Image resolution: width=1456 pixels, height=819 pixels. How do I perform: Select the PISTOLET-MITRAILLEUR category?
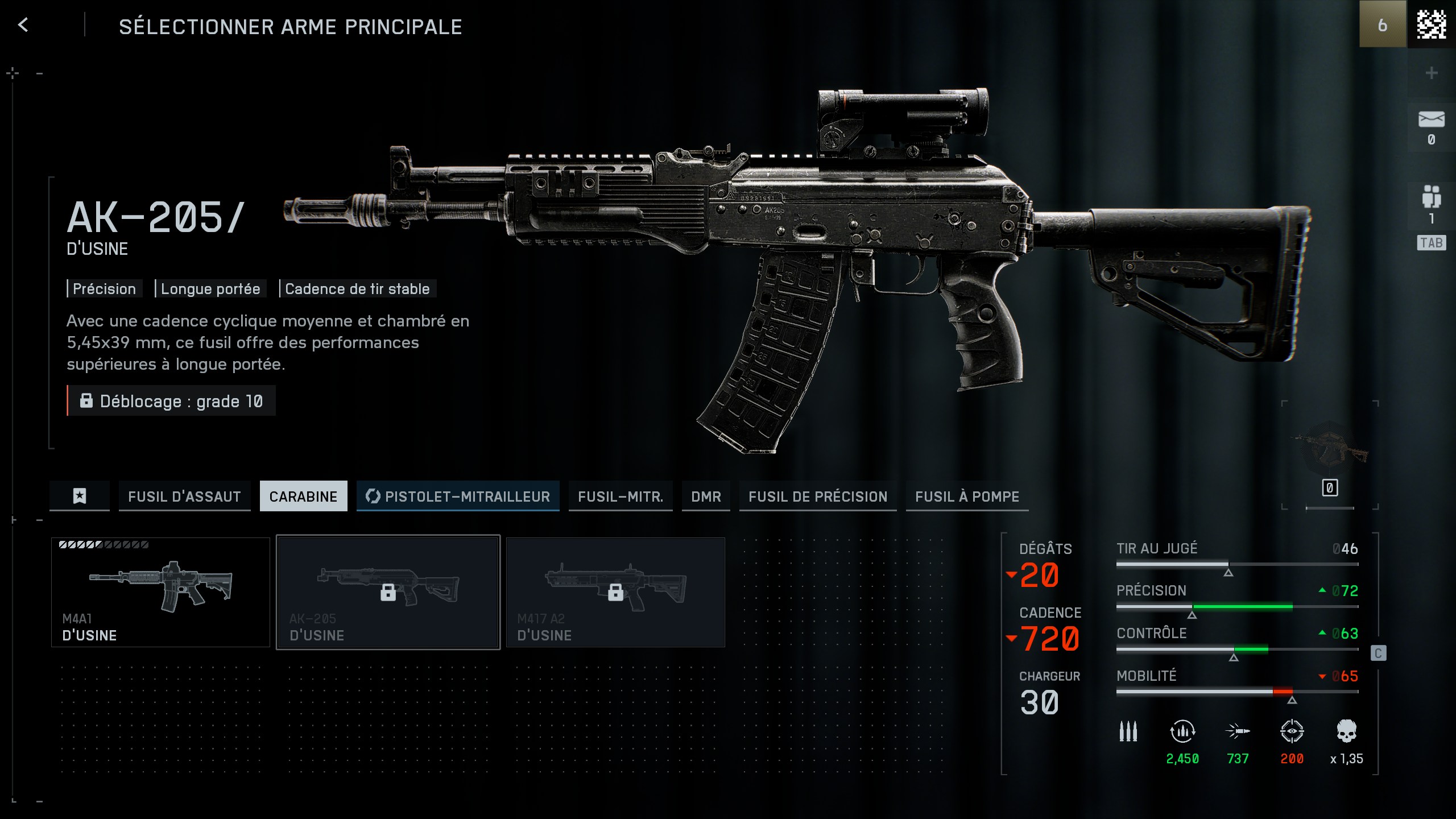458,496
